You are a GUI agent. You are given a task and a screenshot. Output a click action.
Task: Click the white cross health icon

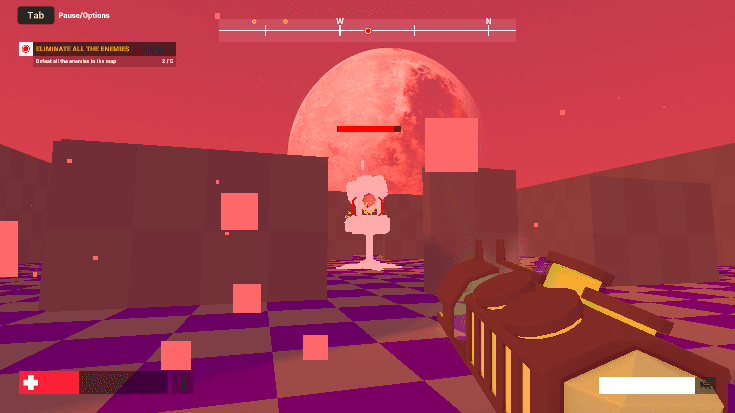tap(31, 383)
